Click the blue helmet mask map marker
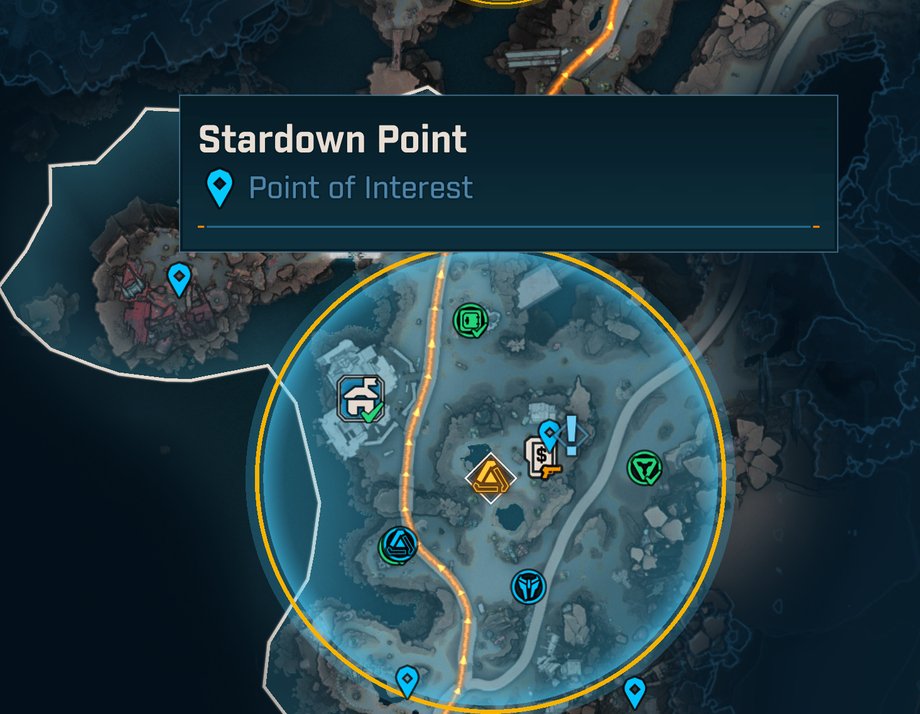The width and height of the screenshot is (920, 714). pyautogui.click(x=527, y=586)
